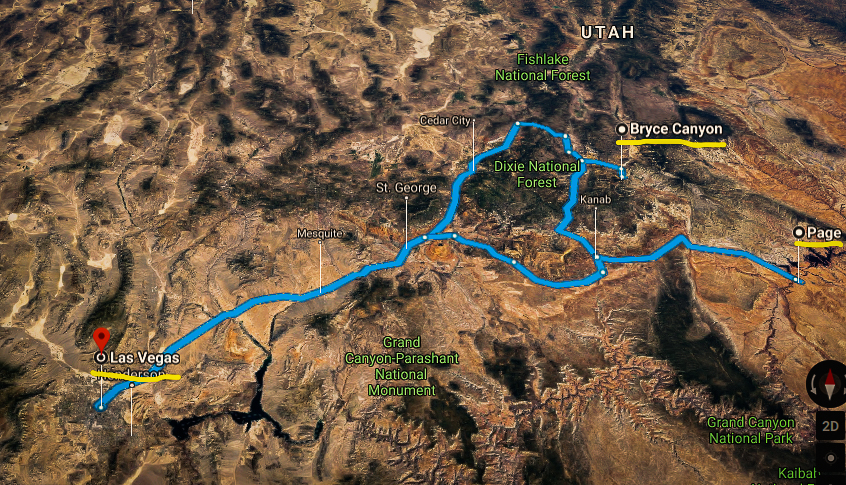Image resolution: width=846 pixels, height=485 pixels.
Task: Open the Kanab place label
Action: click(594, 199)
